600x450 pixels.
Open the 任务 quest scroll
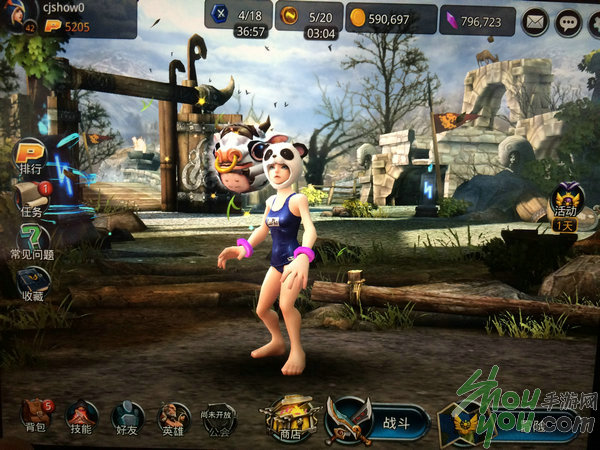pyautogui.click(x=30, y=198)
